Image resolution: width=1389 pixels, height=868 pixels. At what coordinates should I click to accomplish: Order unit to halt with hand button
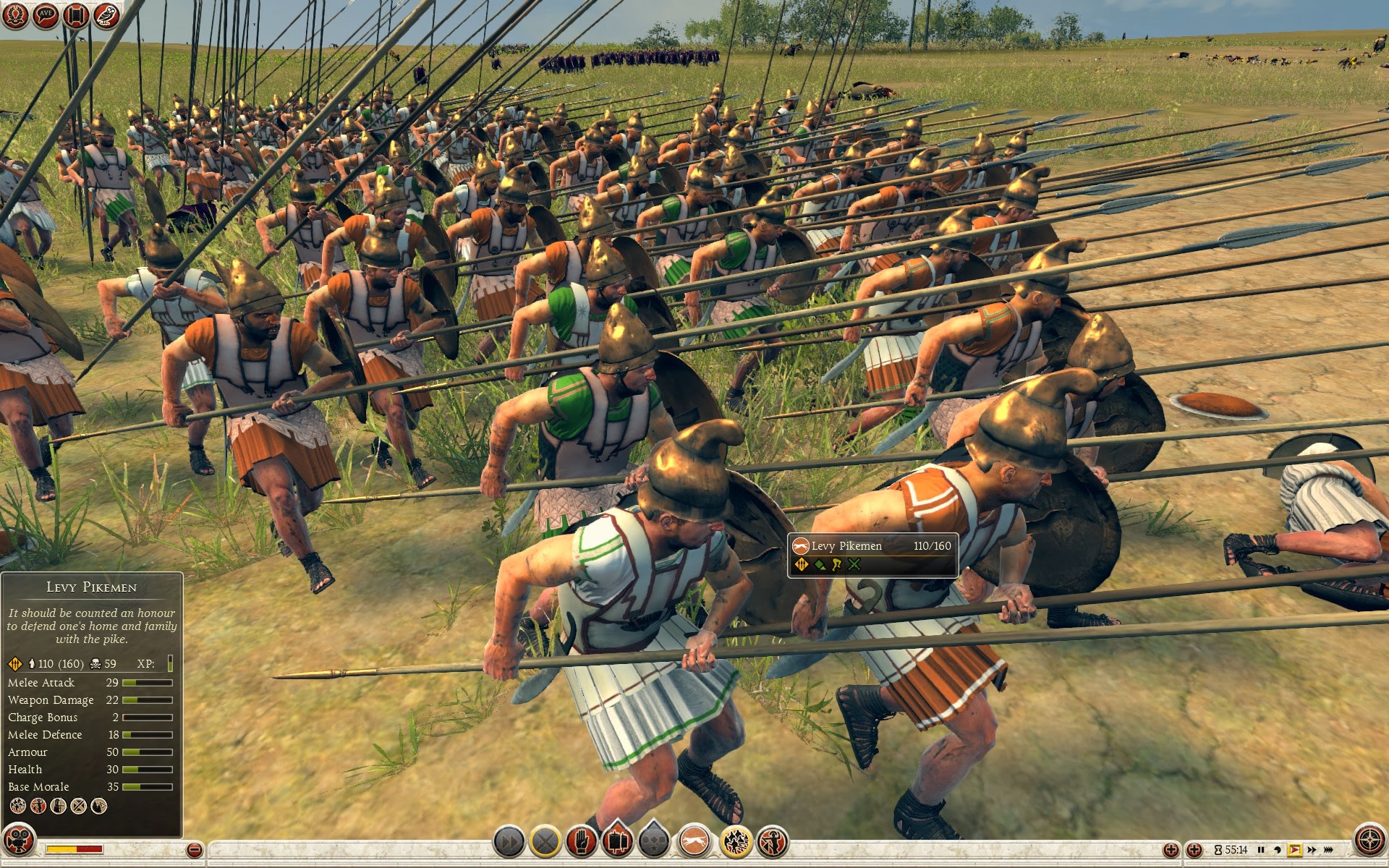tap(581, 842)
